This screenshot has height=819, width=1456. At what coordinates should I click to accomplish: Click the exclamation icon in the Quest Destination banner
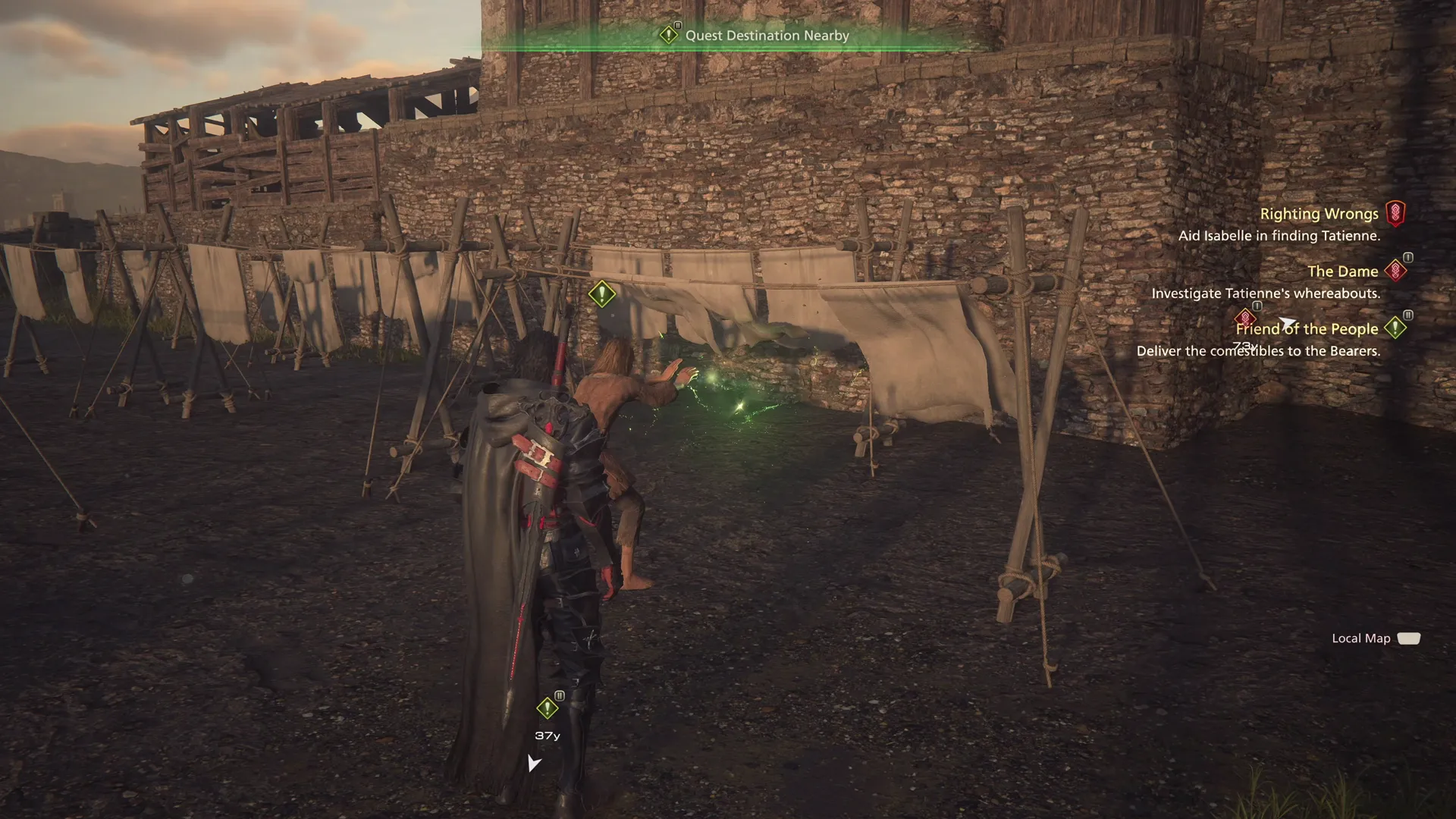(670, 35)
